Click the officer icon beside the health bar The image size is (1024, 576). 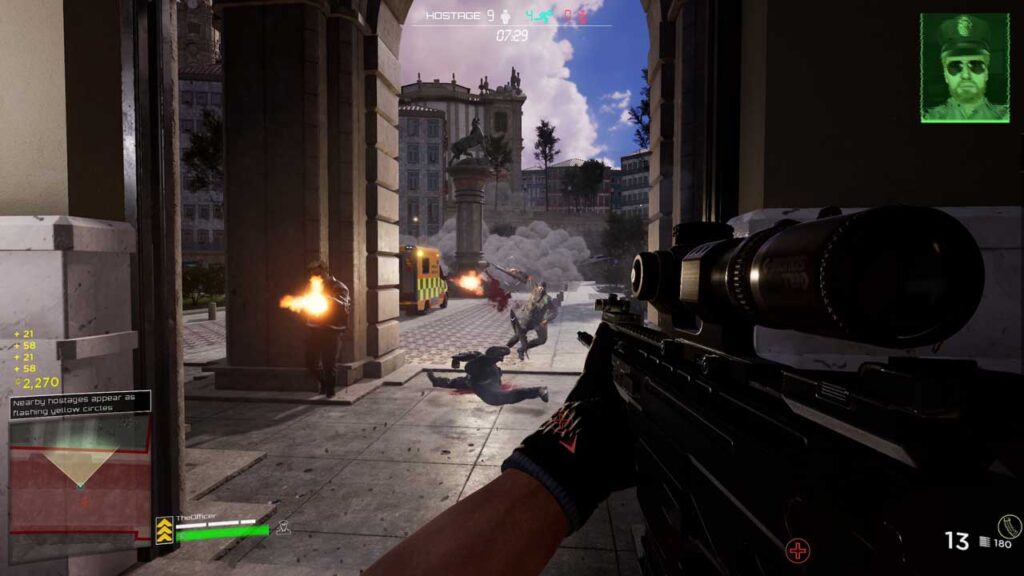pos(283,527)
